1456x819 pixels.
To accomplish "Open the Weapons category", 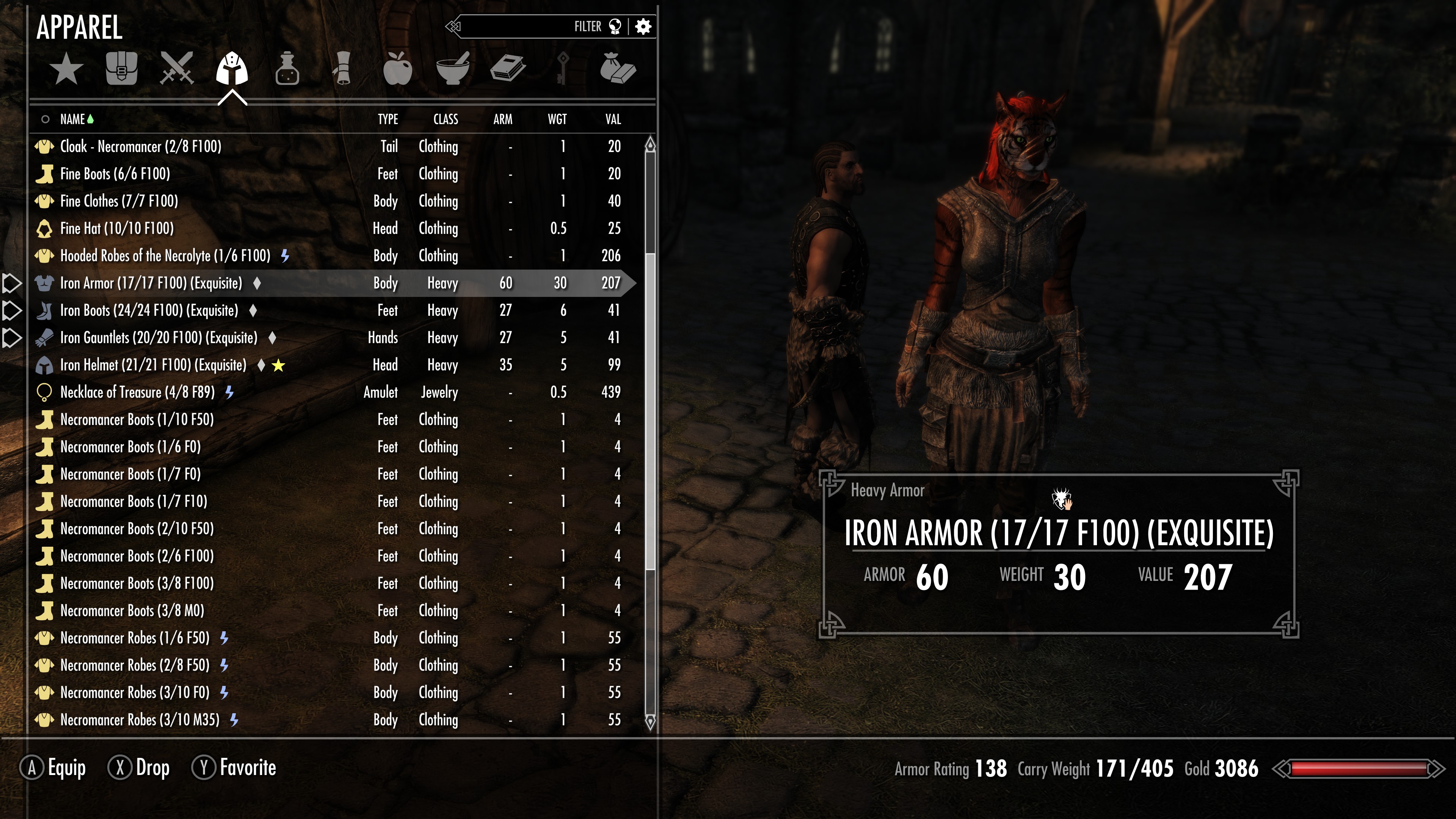I will coord(177,69).
